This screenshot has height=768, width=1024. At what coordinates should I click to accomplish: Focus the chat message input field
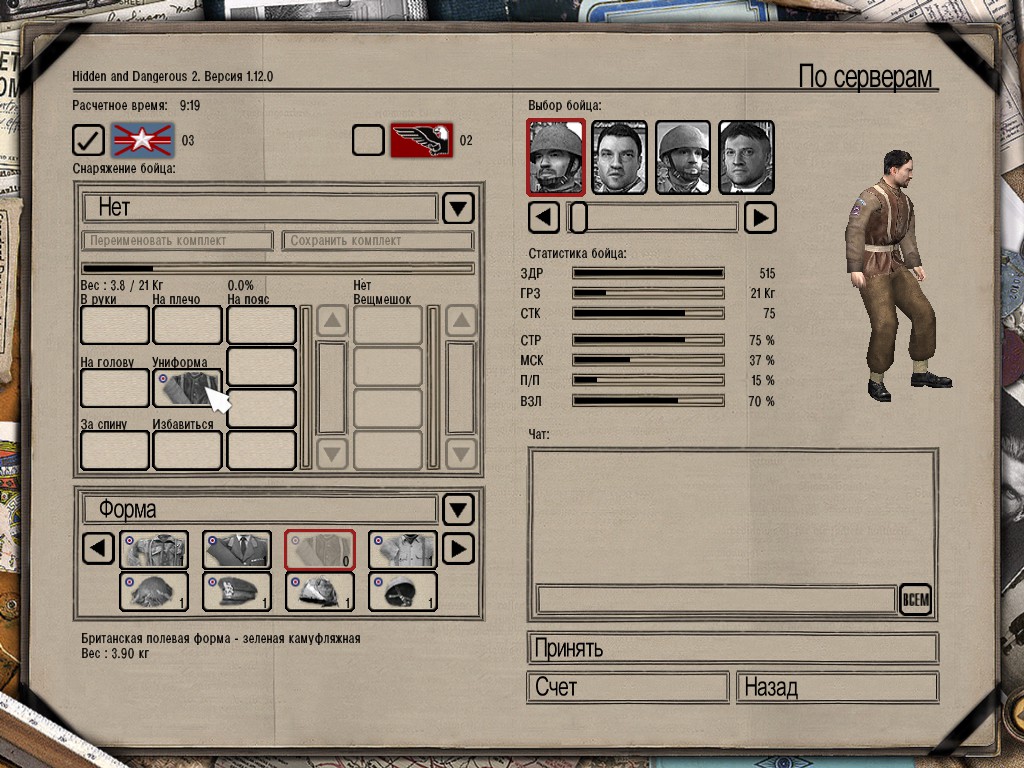pos(715,600)
